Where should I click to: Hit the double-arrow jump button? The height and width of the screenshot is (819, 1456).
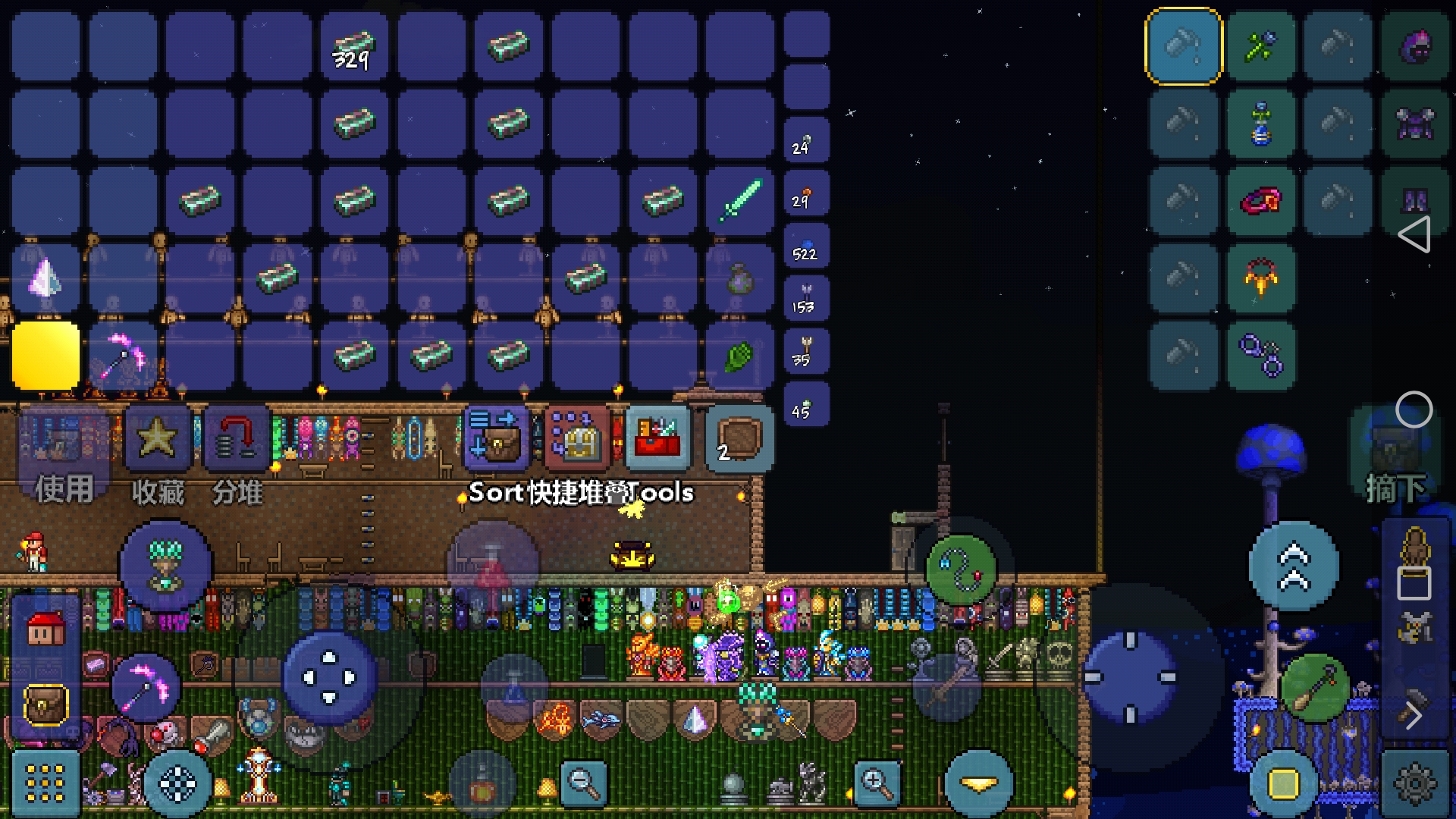pyautogui.click(x=1294, y=566)
